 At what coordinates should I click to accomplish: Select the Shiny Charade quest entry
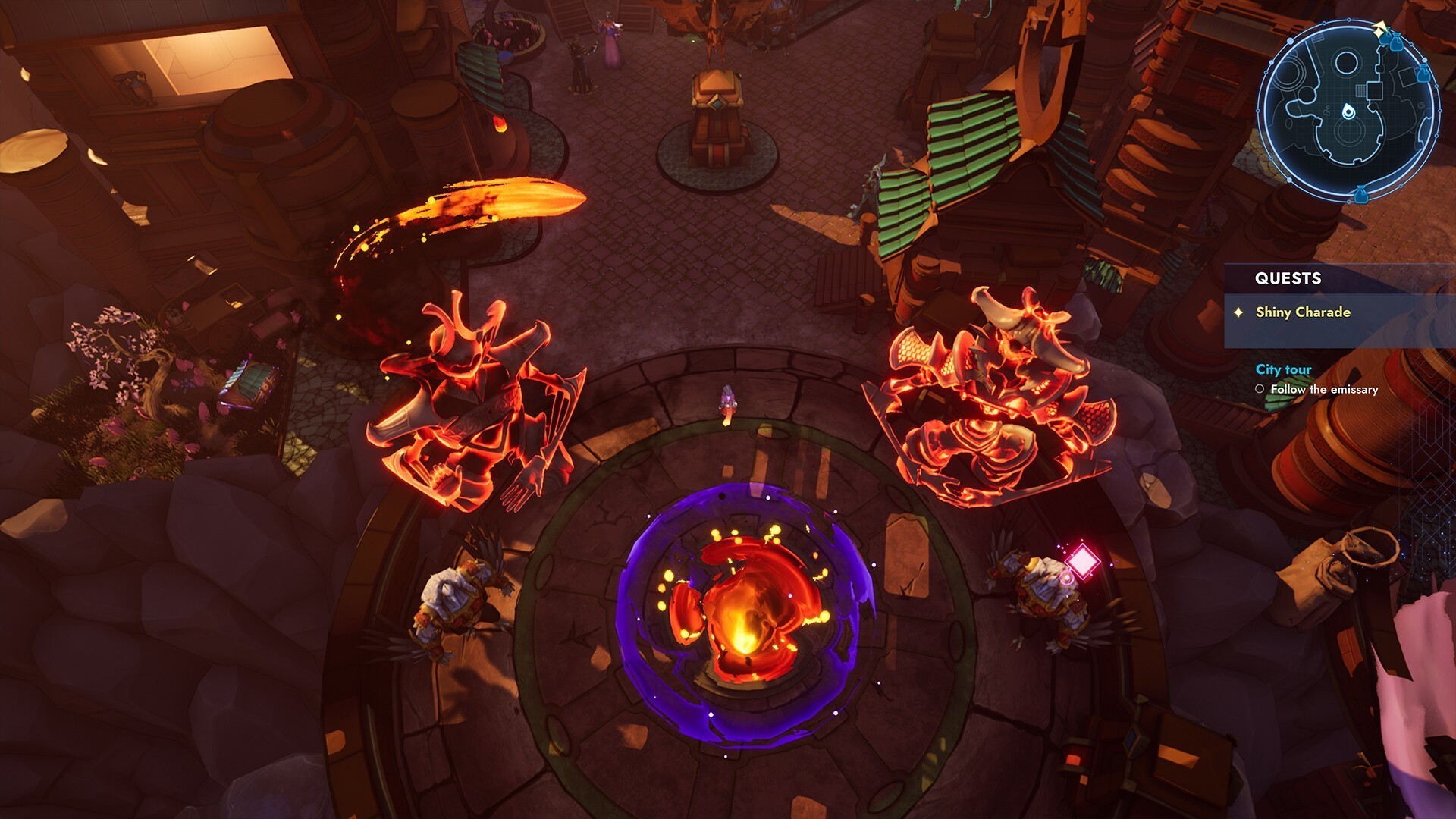pyautogui.click(x=1302, y=312)
